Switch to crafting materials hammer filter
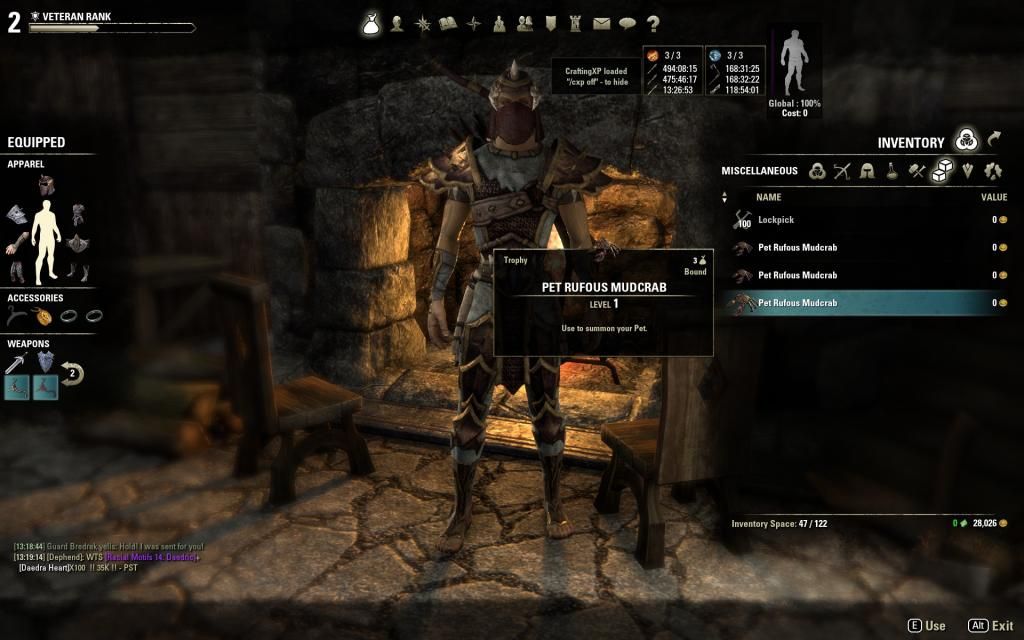Screen dimensions: 1024x640 point(917,171)
